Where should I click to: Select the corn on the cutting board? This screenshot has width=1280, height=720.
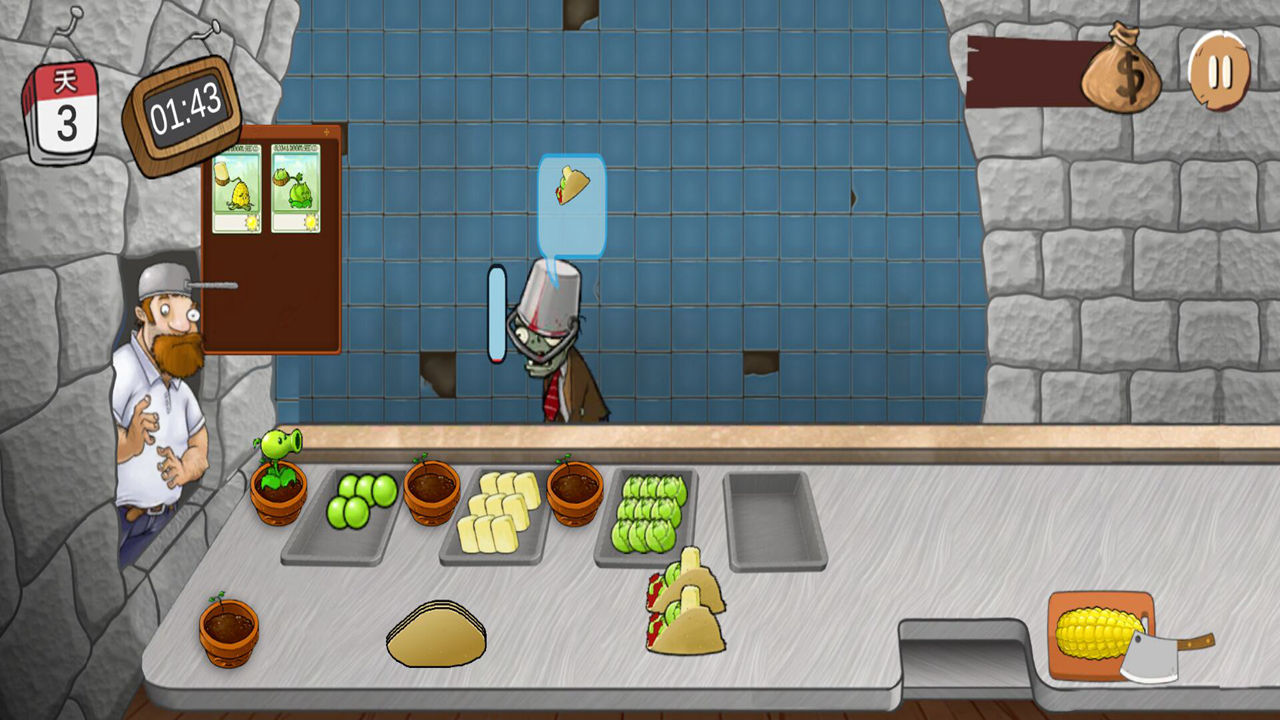1098,632
